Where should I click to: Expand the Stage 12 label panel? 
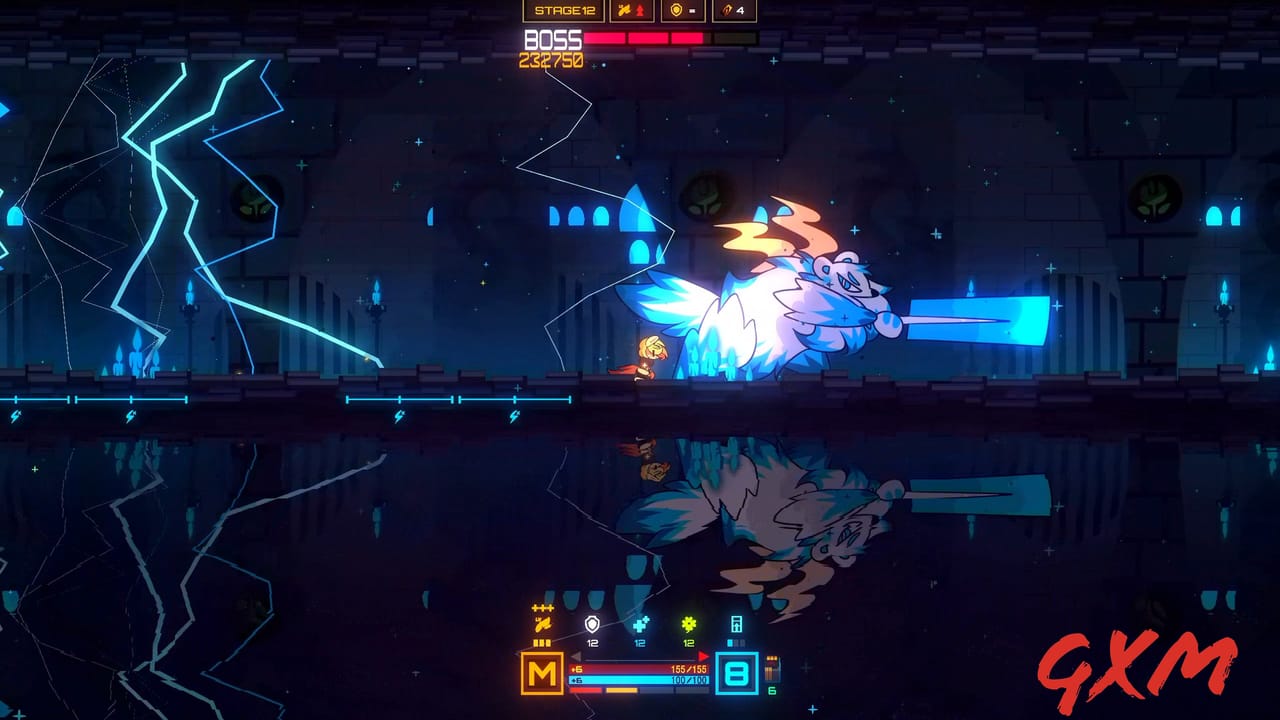(x=566, y=10)
